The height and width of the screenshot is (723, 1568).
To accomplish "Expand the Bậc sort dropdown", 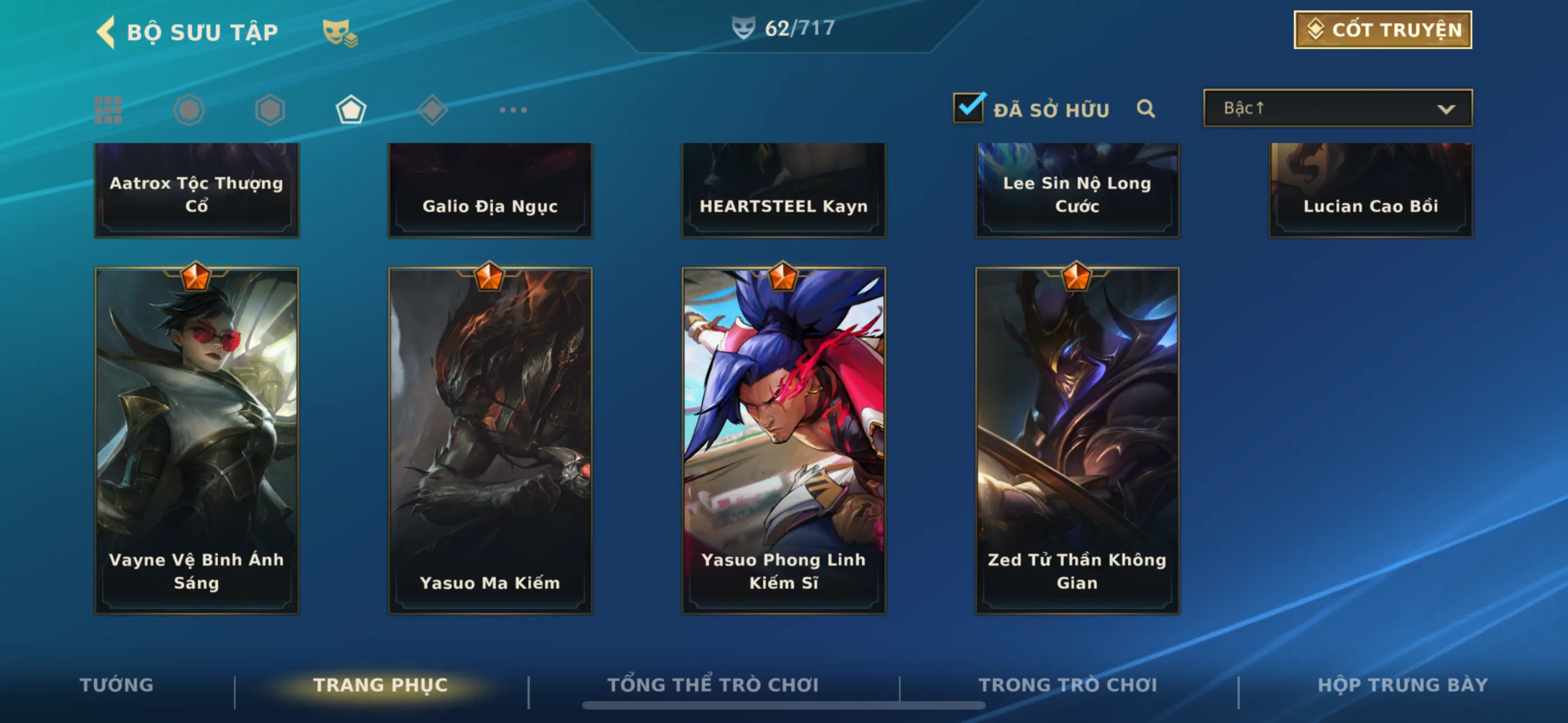I will pyautogui.click(x=1337, y=108).
